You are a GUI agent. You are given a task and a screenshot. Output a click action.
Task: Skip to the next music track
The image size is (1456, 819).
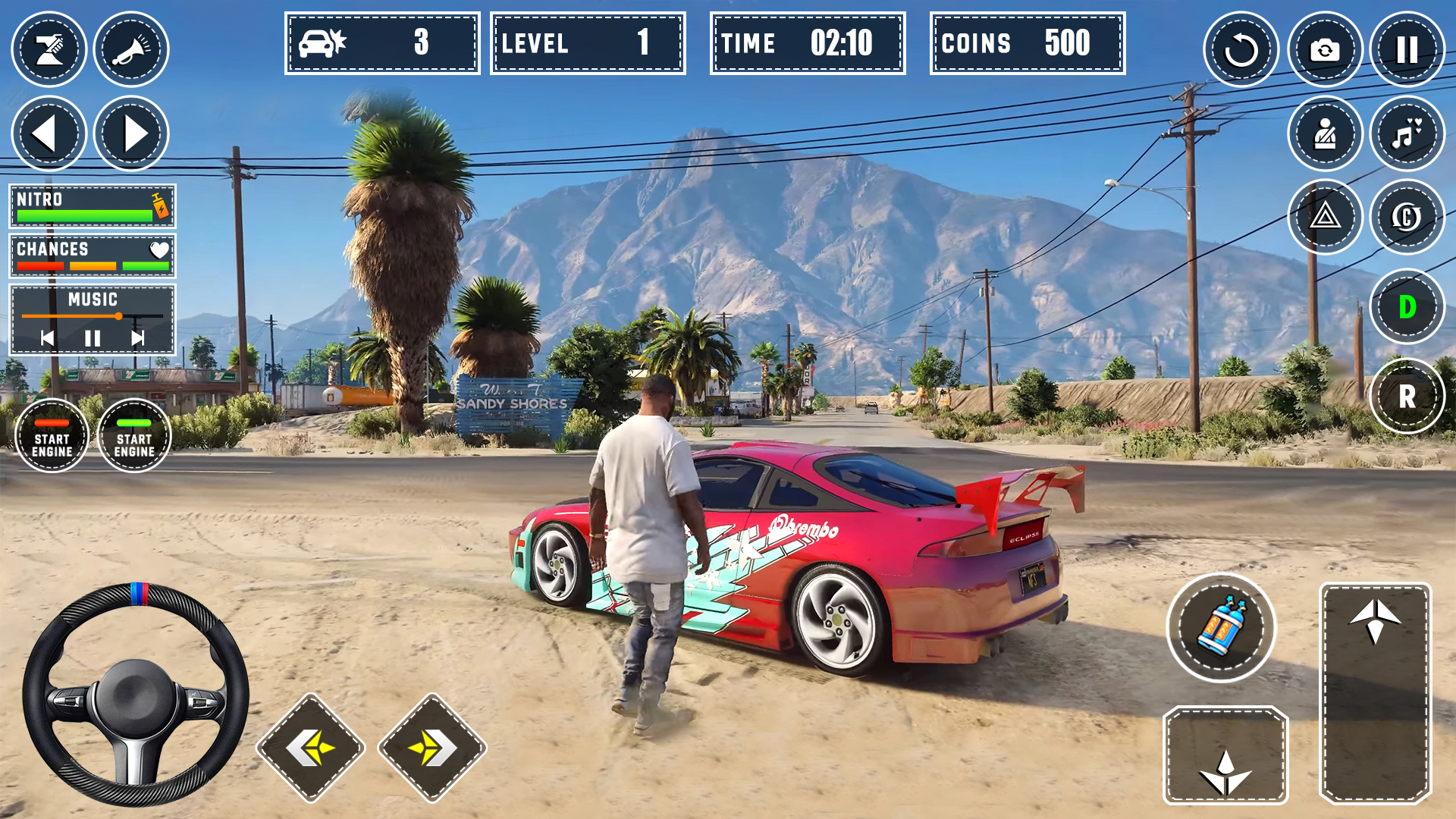point(137,338)
